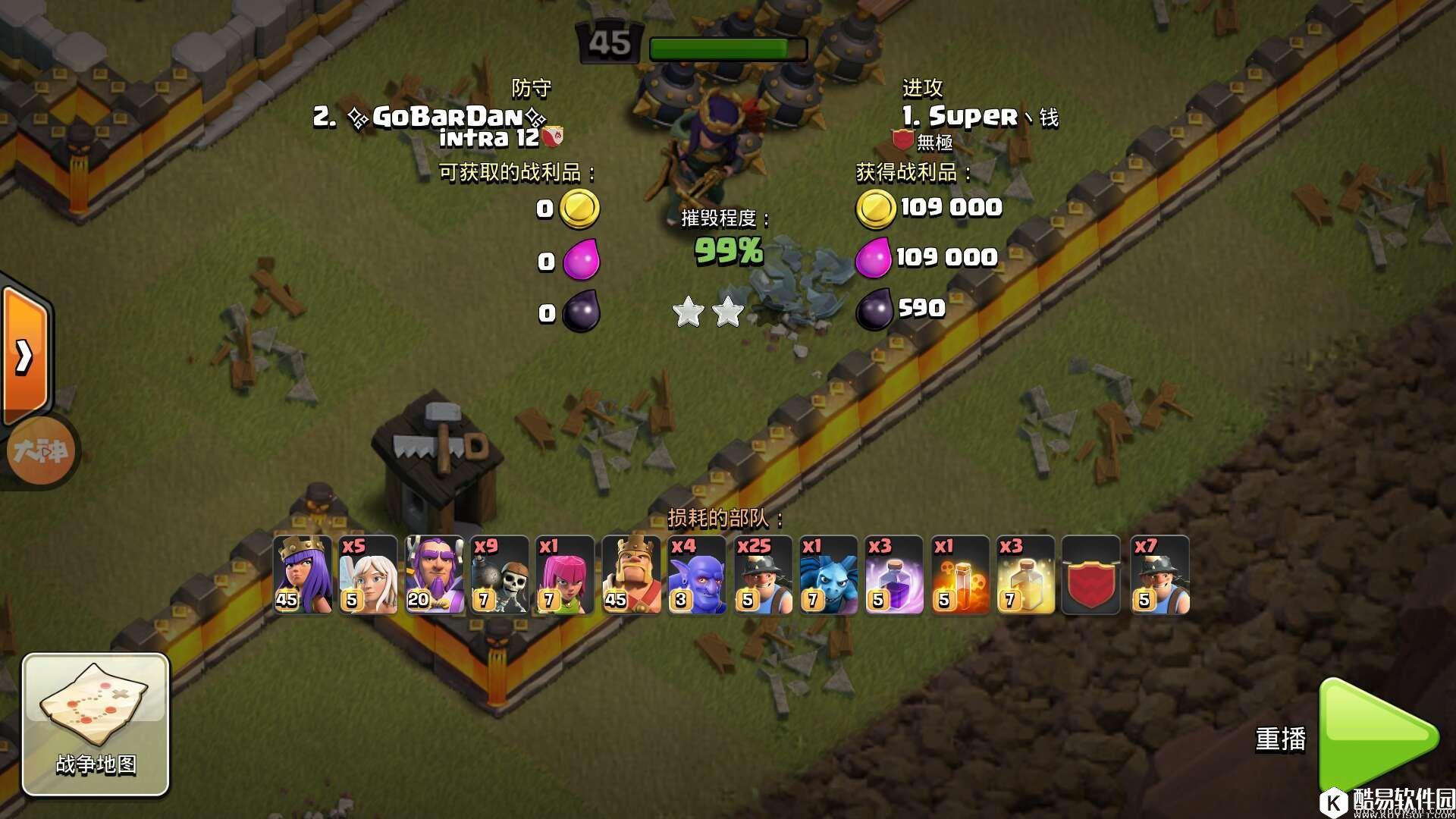
Task: Select the red clan castle shield card
Action: (1091, 575)
